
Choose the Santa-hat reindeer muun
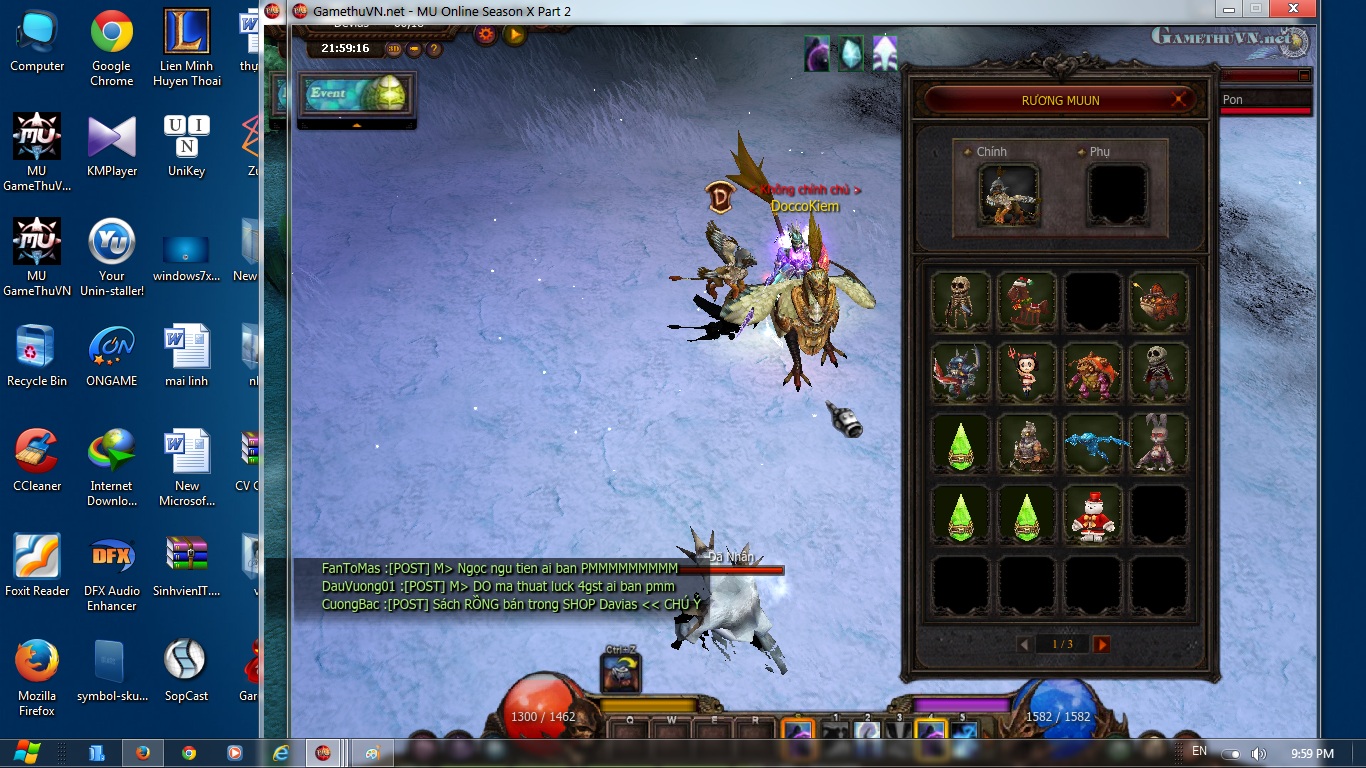pyautogui.click(x=1026, y=301)
